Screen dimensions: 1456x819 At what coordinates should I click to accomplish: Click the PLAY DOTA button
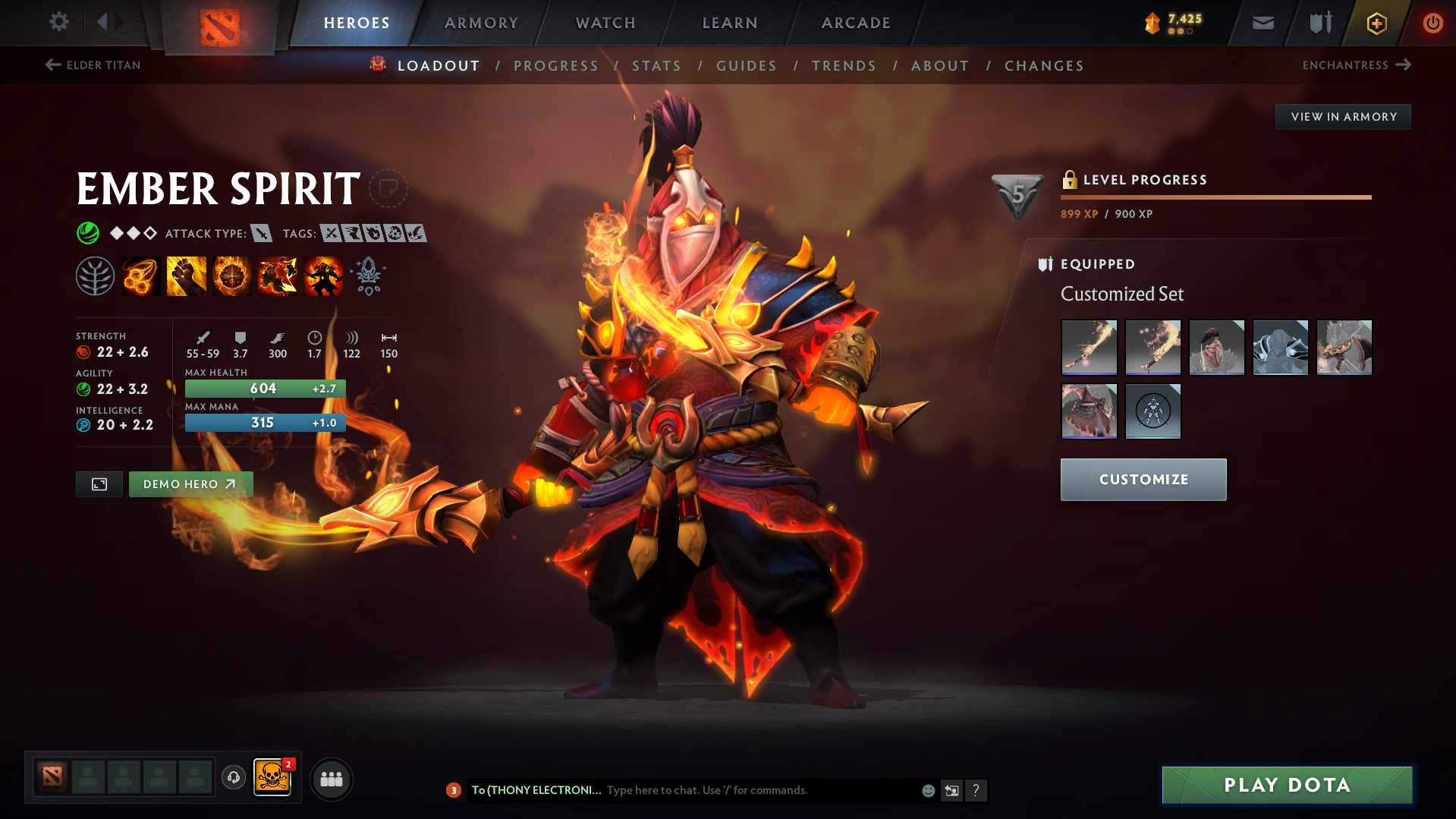[x=1286, y=785]
